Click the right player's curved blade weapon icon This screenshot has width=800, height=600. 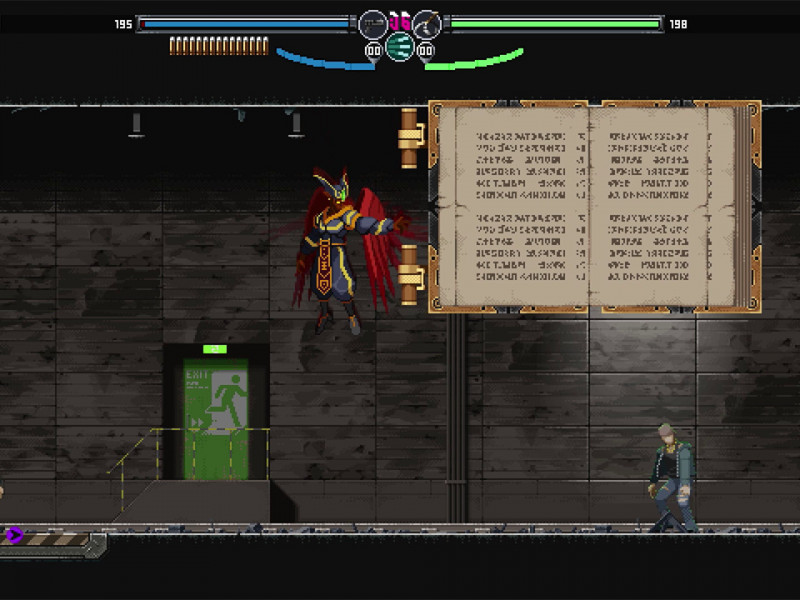click(427, 23)
